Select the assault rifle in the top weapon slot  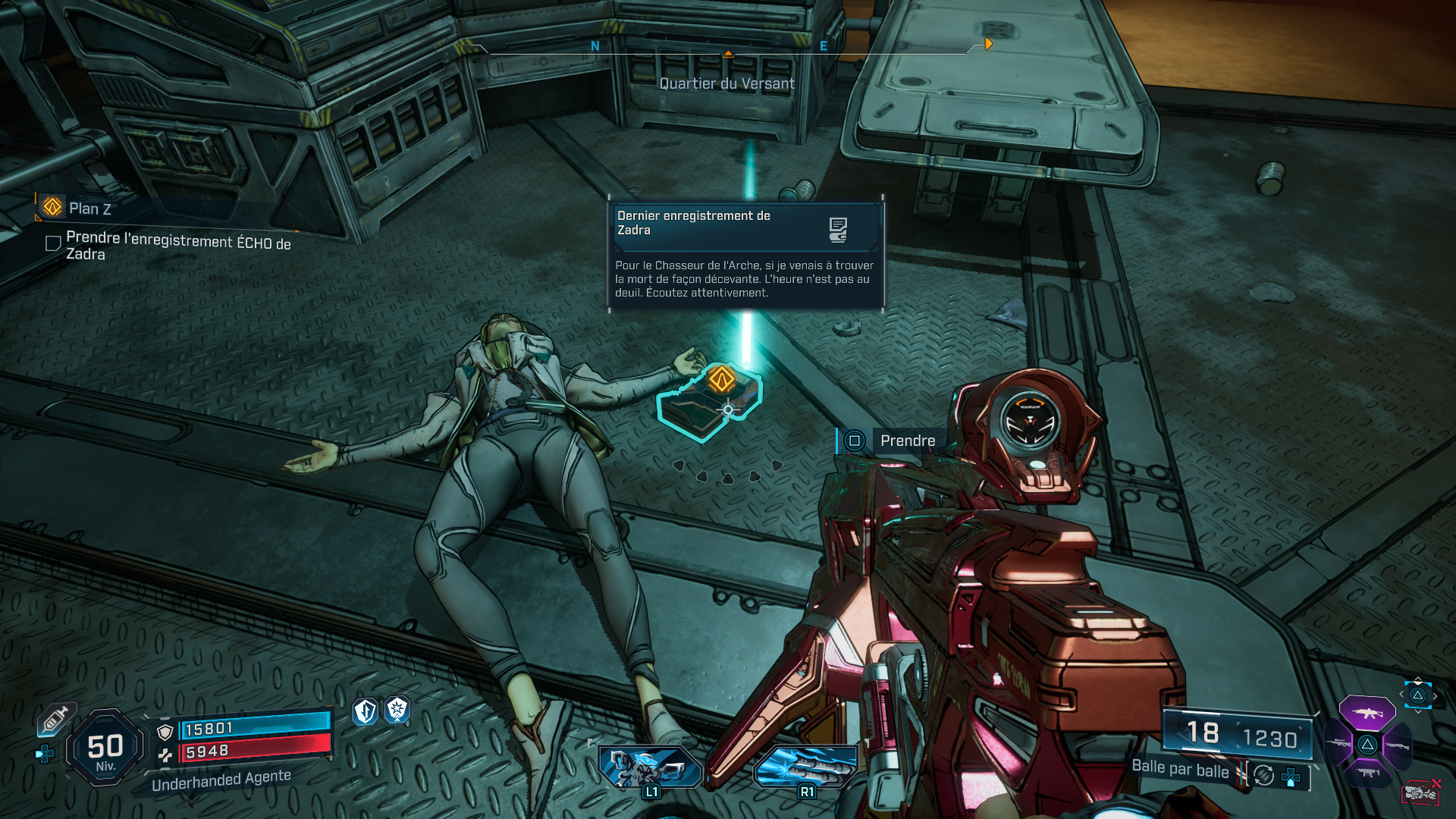1367,713
